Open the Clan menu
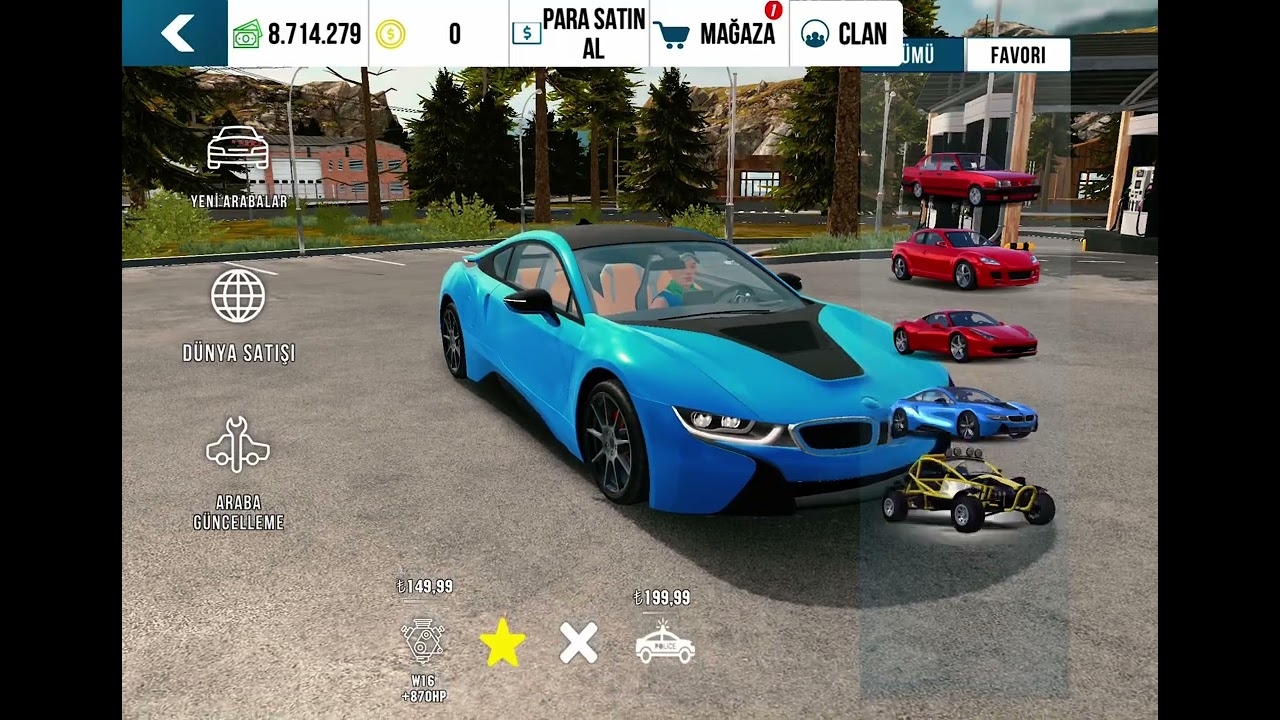Viewport: 1280px width, 720px height. click(845, 33)
